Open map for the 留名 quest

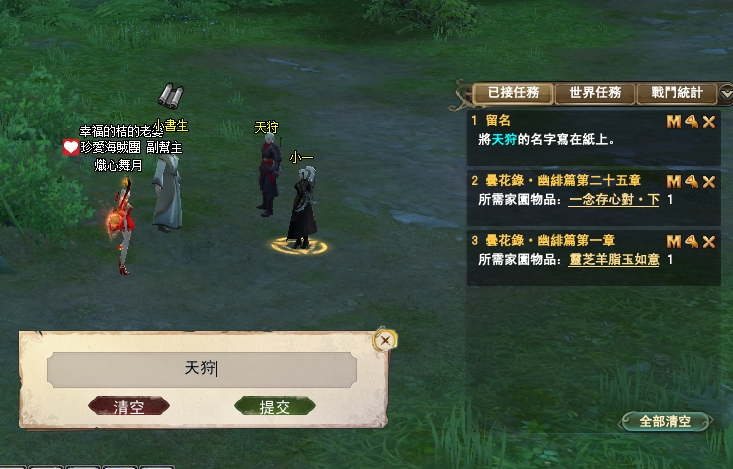pyautogui.click(x=673, y=122)
